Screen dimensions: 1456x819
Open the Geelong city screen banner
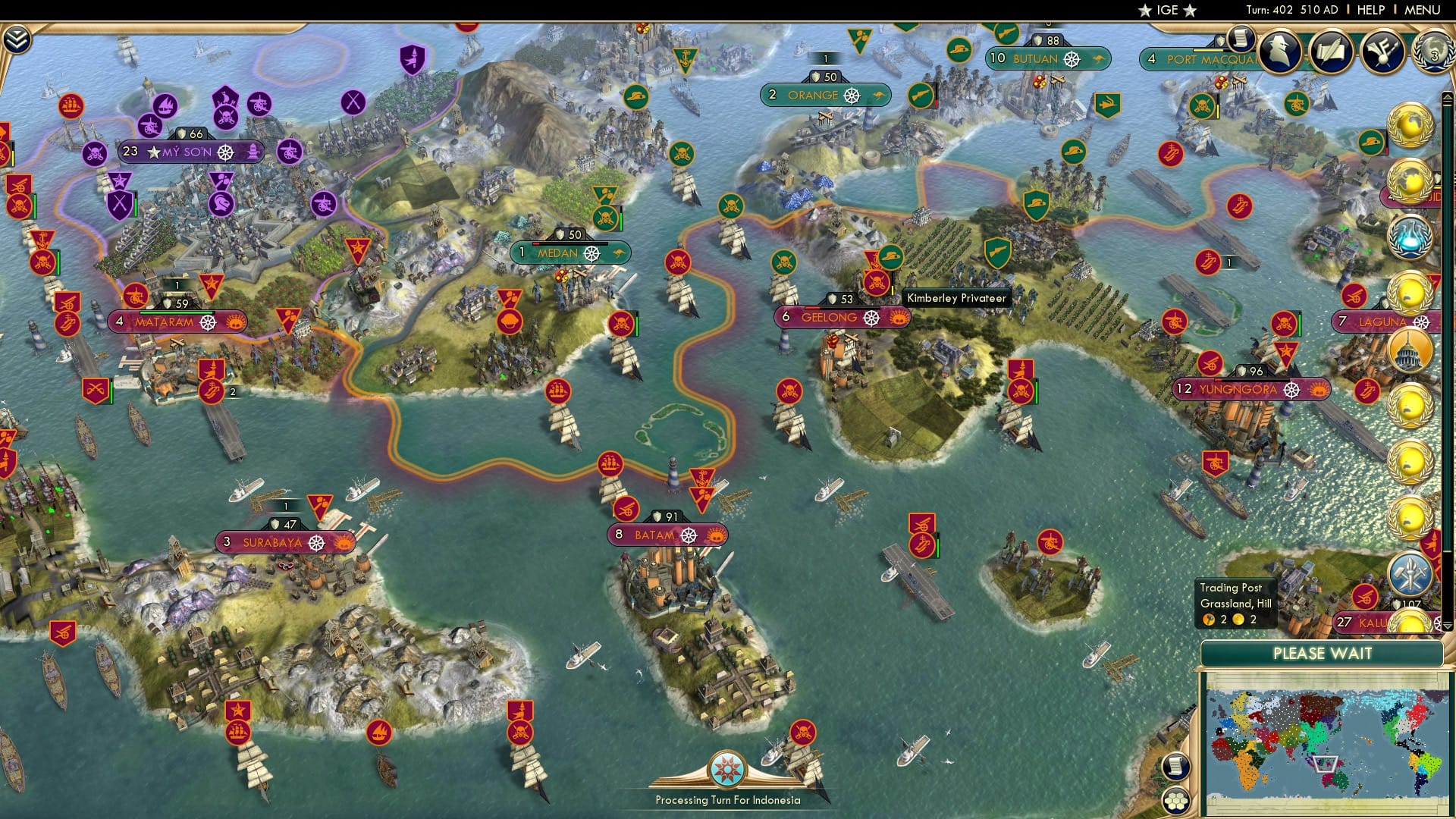[842, 318]
